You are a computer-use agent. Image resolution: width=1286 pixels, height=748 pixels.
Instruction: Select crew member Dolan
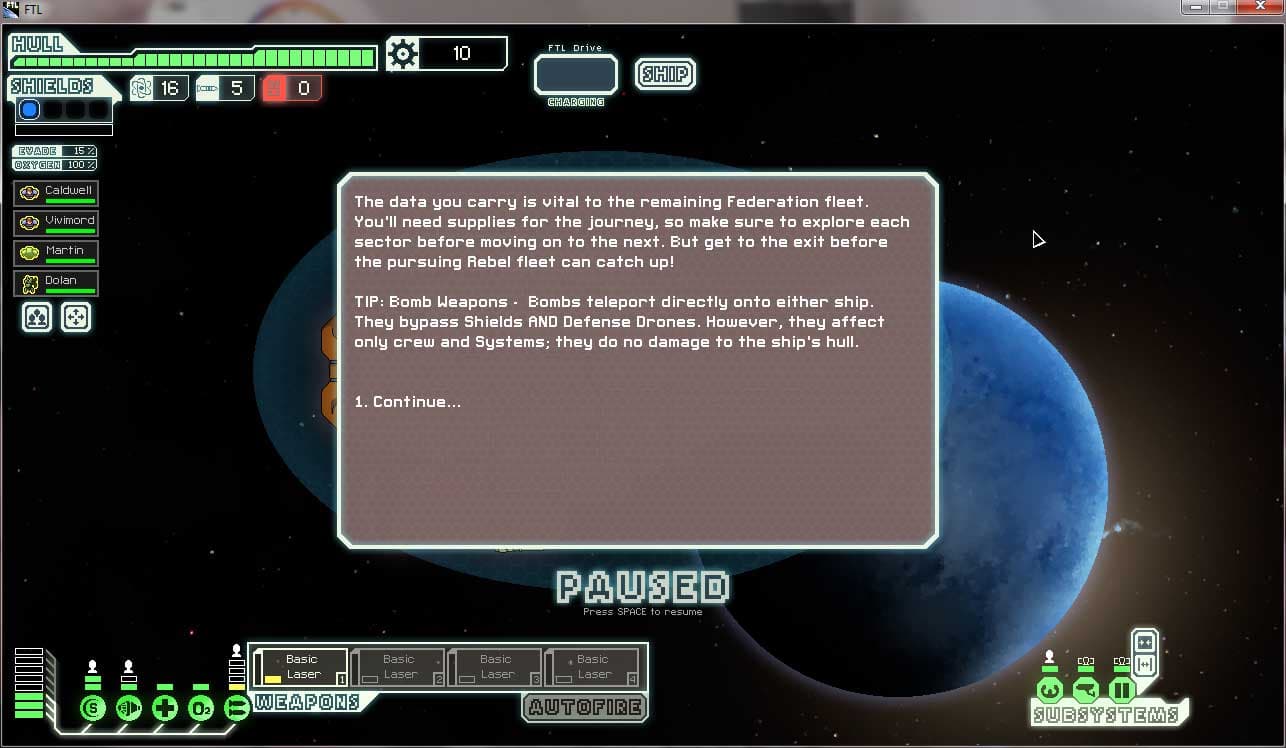[56, 283]
